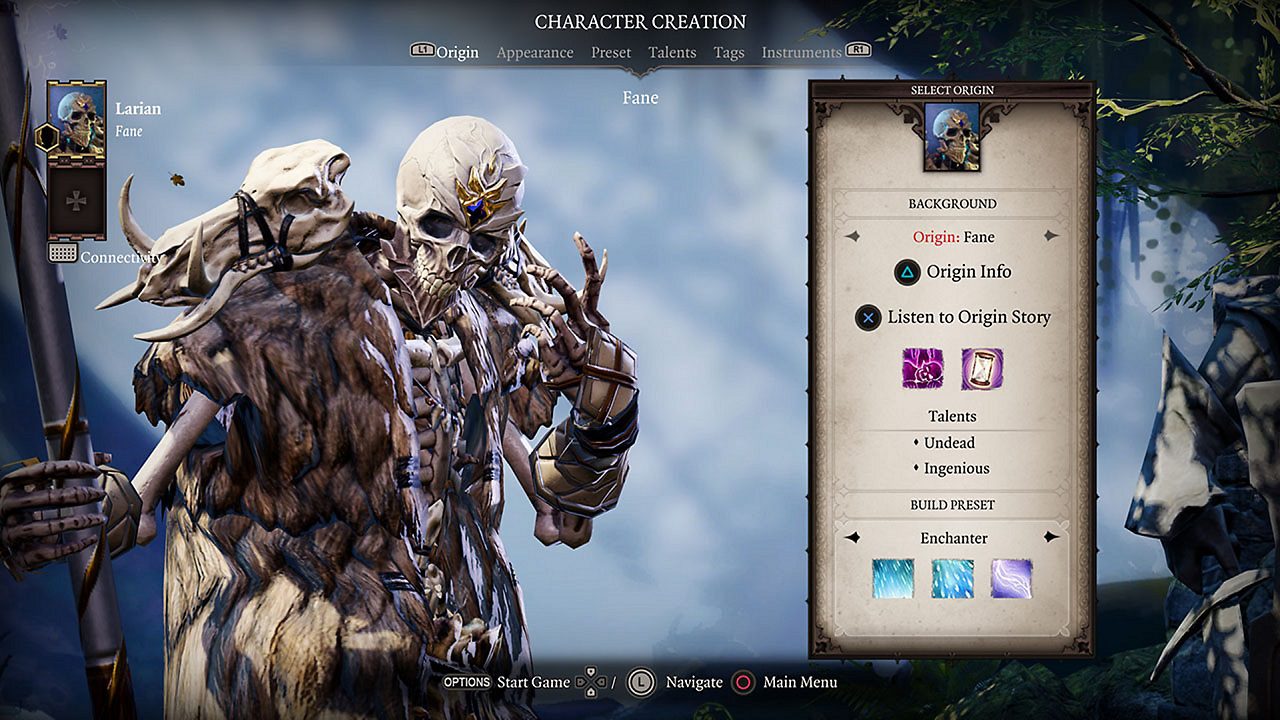This screenshot has width=1280, height=720.
Task: Select the Origin tab
Action: (x=457, y=53)
